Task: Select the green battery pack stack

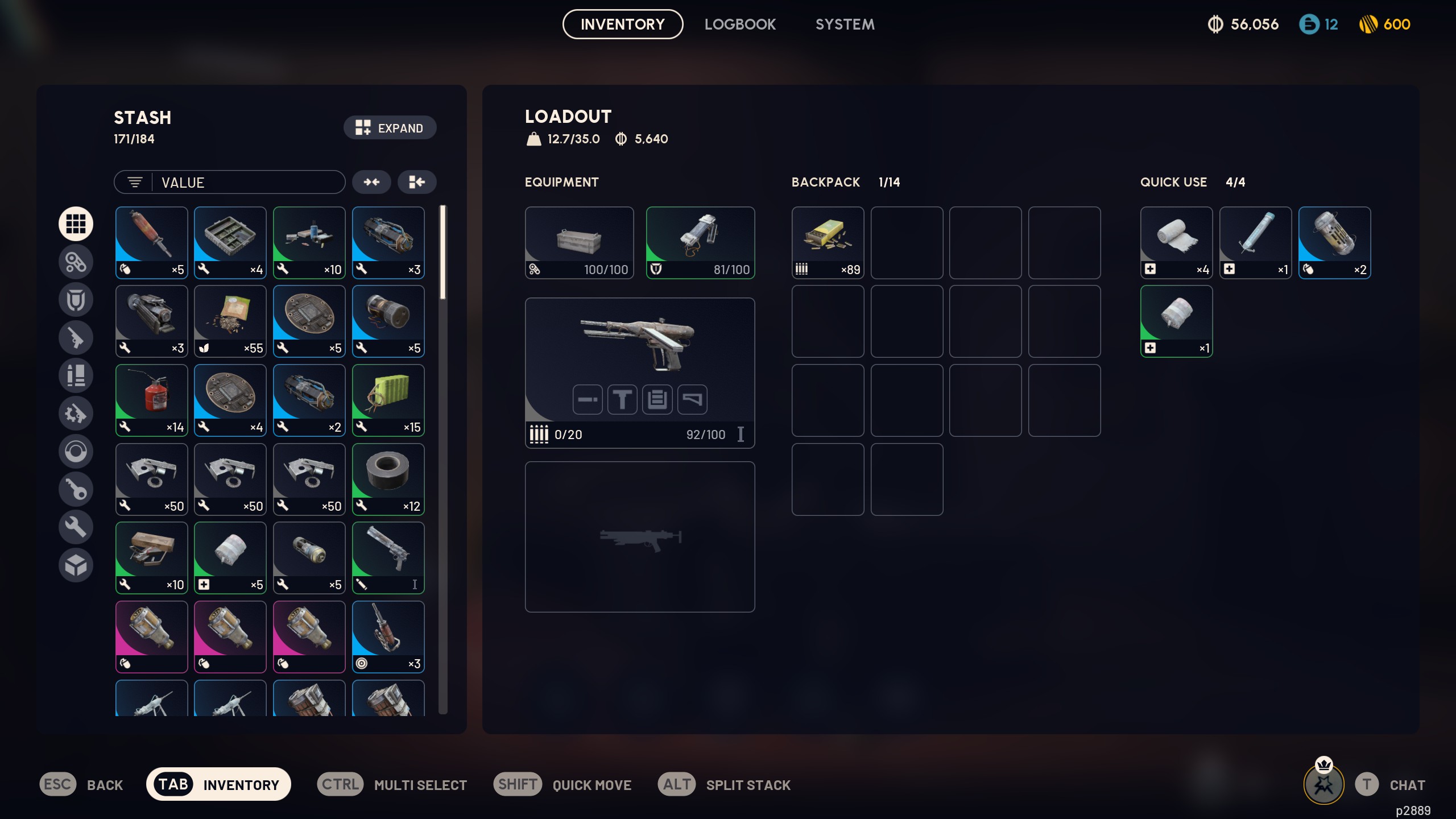Action: [x=388, y=400]
